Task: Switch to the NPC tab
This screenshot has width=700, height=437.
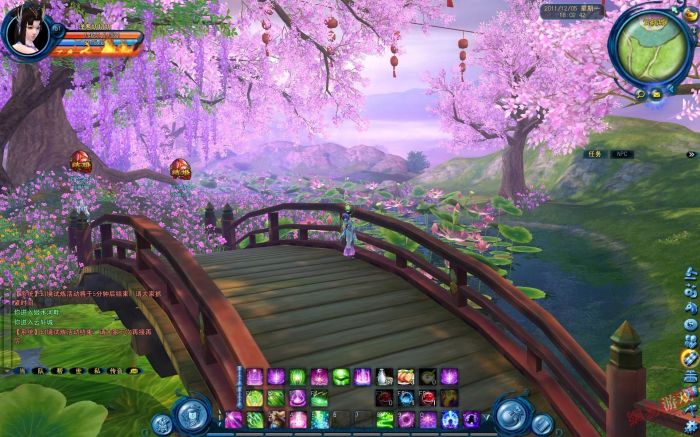Action: (620, 154)
